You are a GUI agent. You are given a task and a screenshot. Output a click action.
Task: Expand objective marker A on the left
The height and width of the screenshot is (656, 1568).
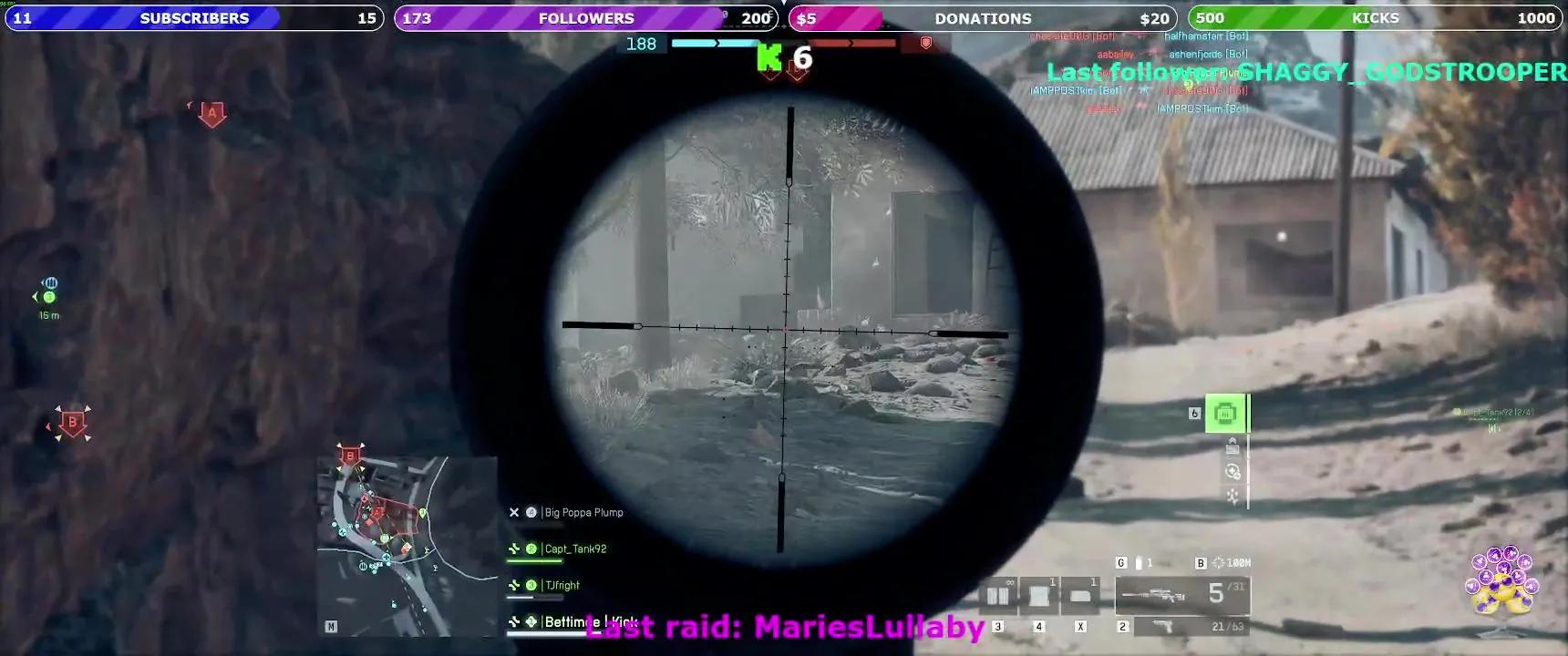point(211,112)
